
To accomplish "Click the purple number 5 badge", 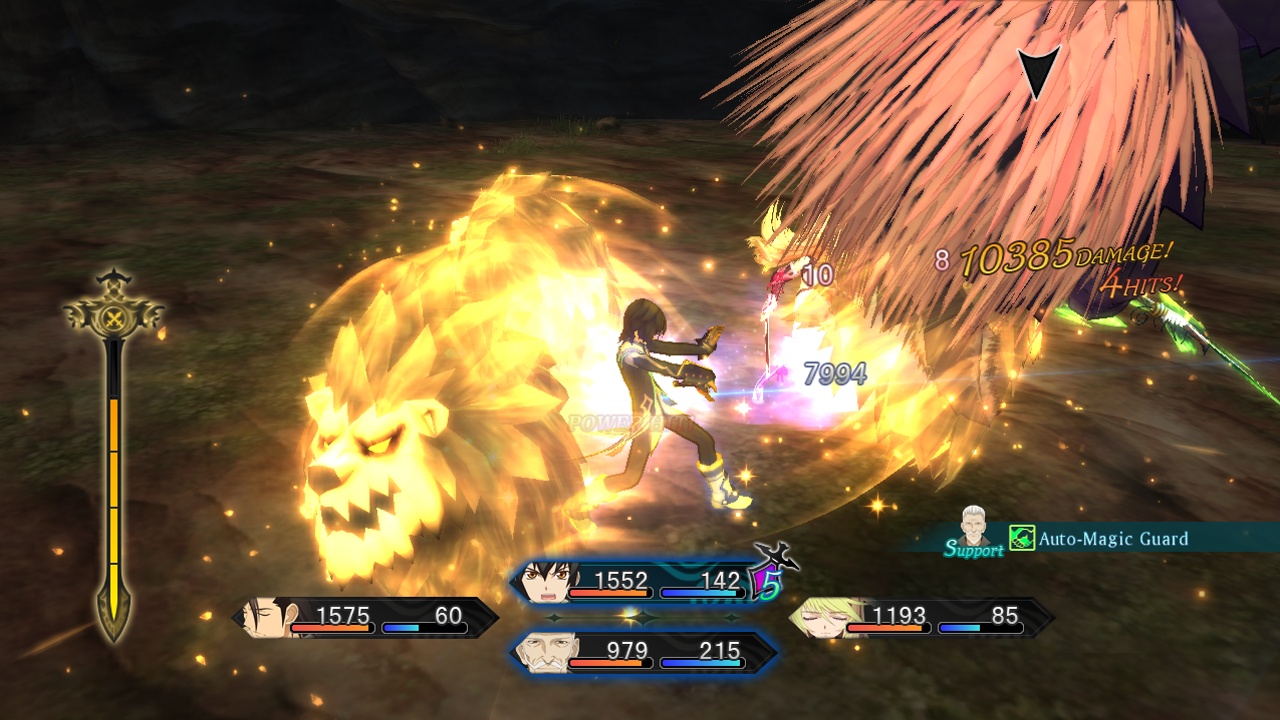I will (769, 586).
